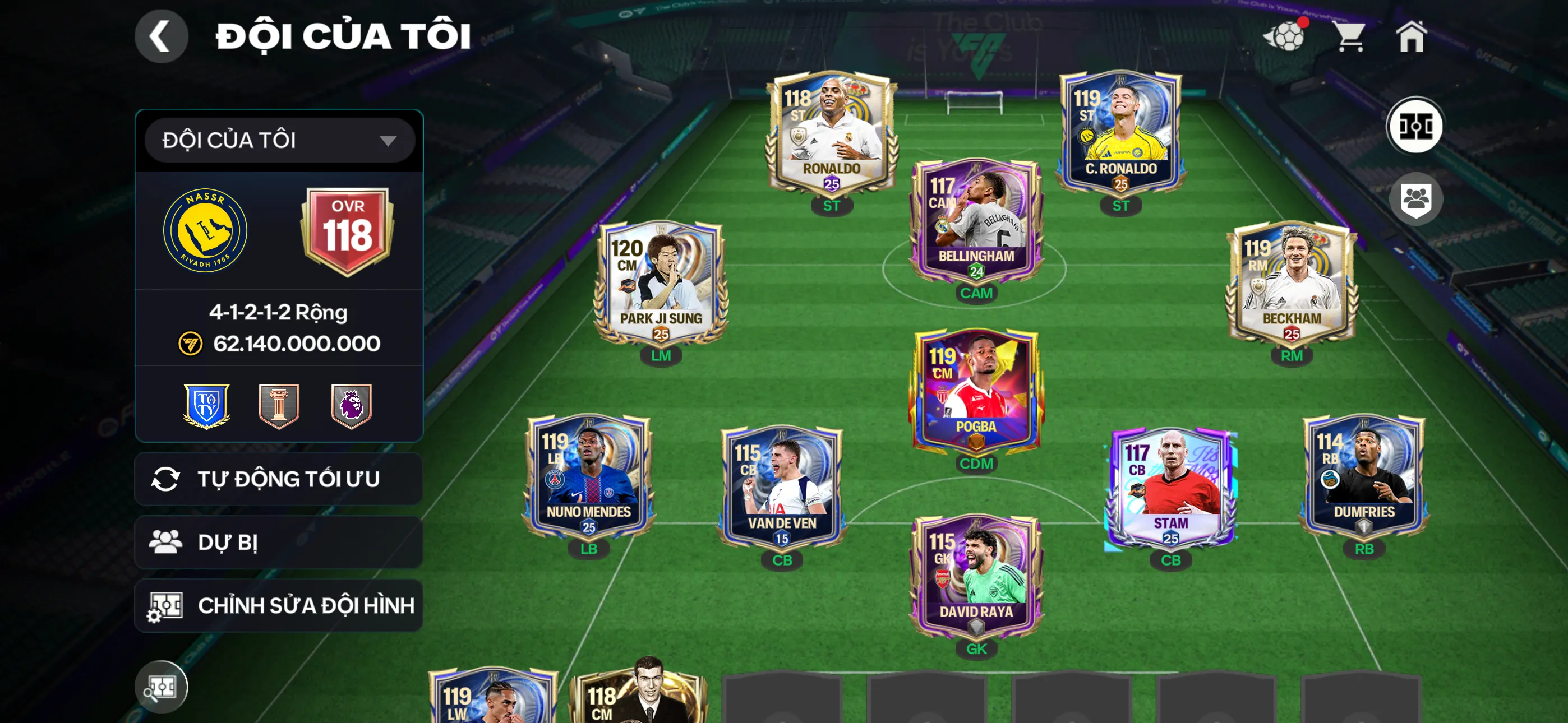1568x723 pixels.
Task: Tap the TỰ ĐỘNG TỐI ƯU button
Action: [278, 479]
